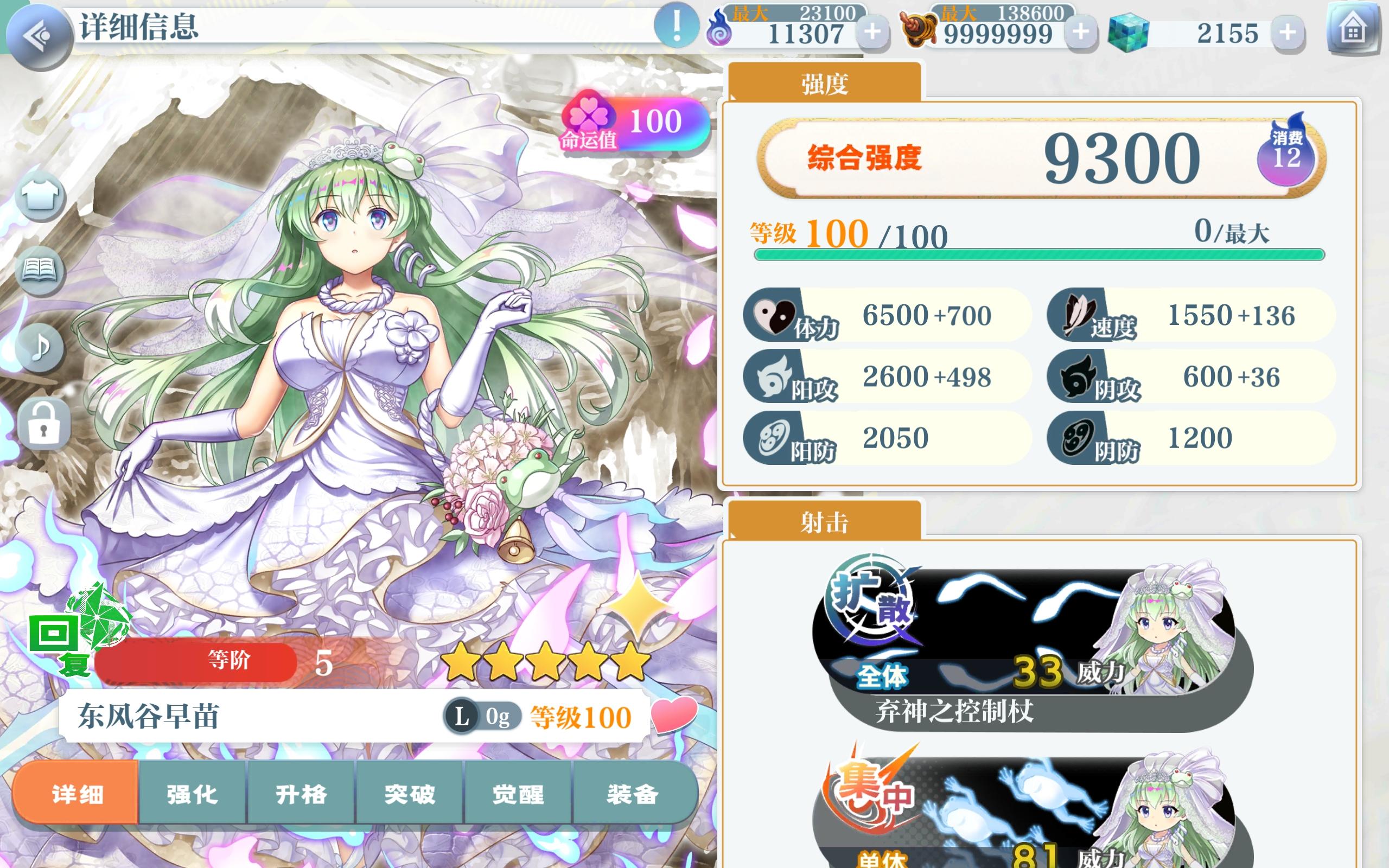Click the plus beside 9999999 coins
This screenshot has width=1389, height=868.
pyautogui.click(x=1080, y=32)
